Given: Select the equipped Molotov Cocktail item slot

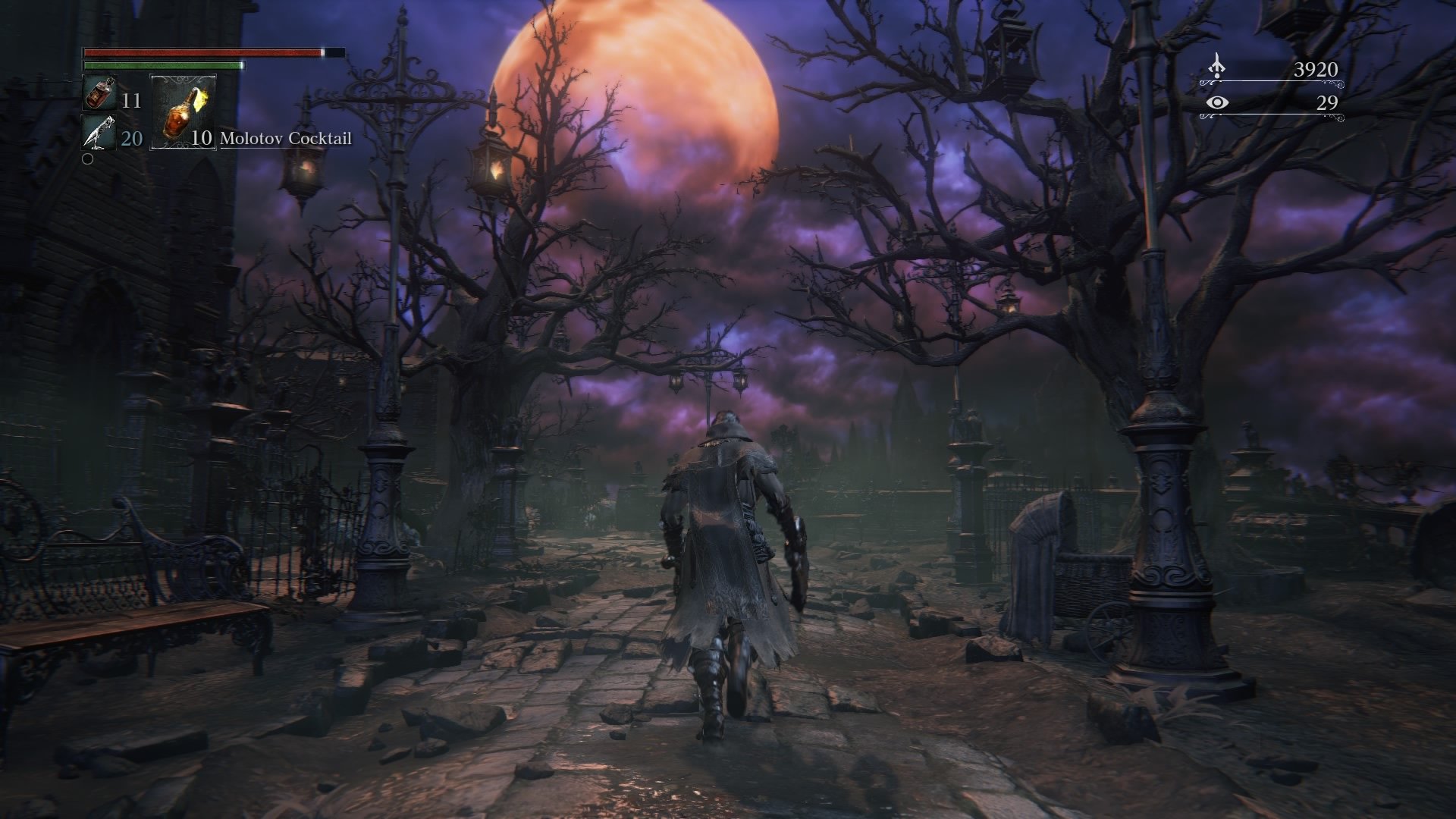Looking at the screenshot, I should point(182,114).
